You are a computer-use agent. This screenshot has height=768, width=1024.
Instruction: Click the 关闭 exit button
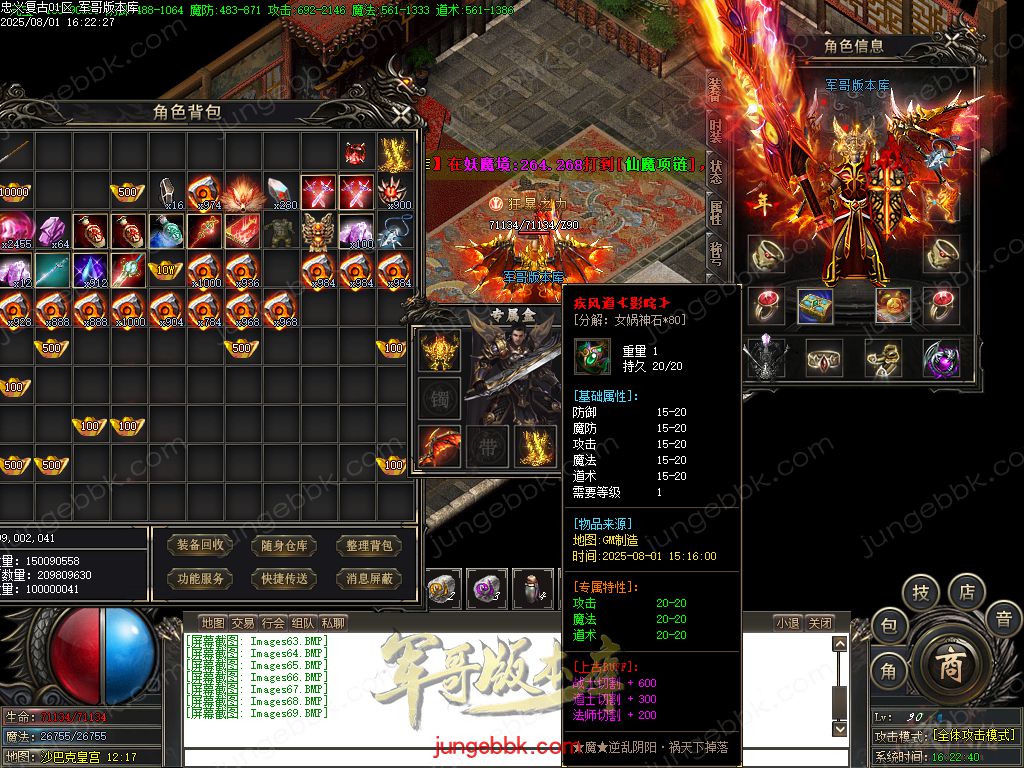coord(819,623)
